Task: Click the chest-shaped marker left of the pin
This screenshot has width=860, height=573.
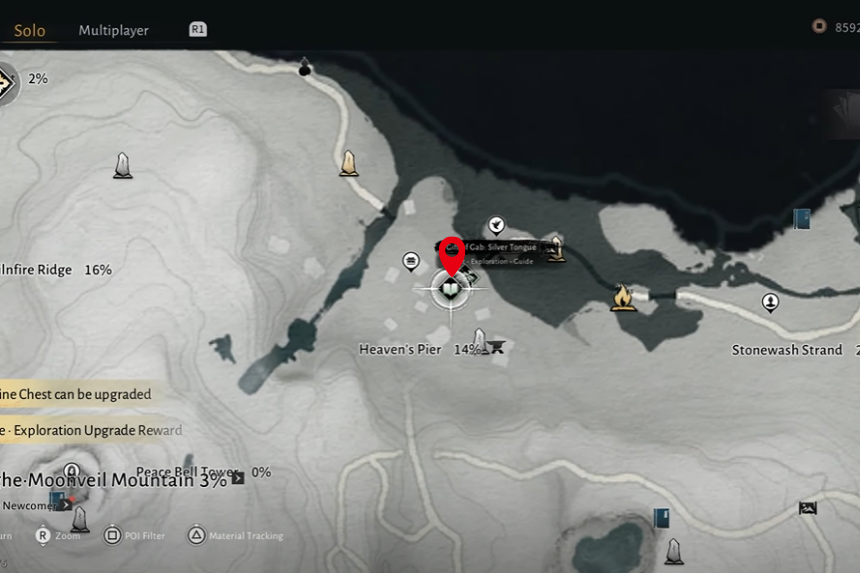Action: 410,261
